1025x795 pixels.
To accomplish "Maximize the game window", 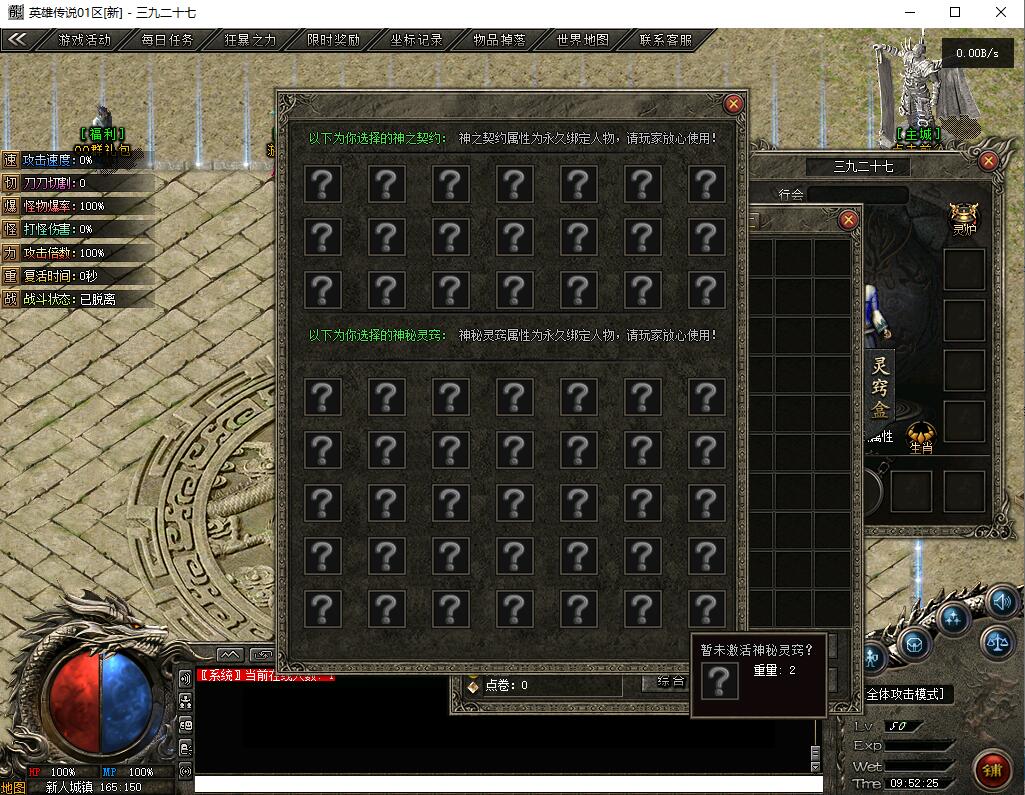I will point(955,12).
